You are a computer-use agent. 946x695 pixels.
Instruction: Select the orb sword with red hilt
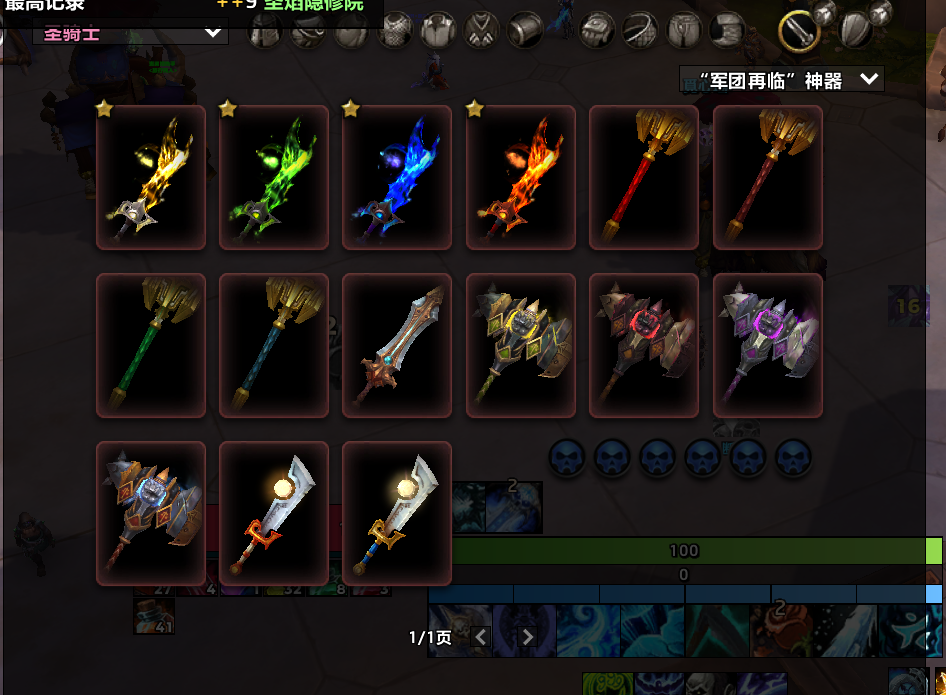(274, 513)
